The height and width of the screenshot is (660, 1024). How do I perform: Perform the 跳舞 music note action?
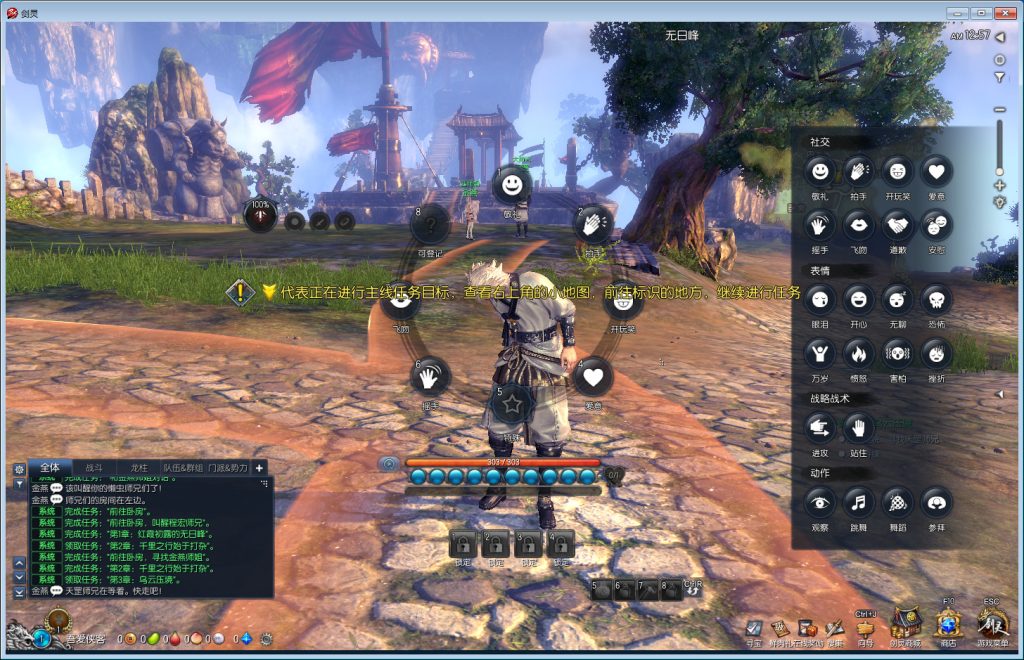859,502
